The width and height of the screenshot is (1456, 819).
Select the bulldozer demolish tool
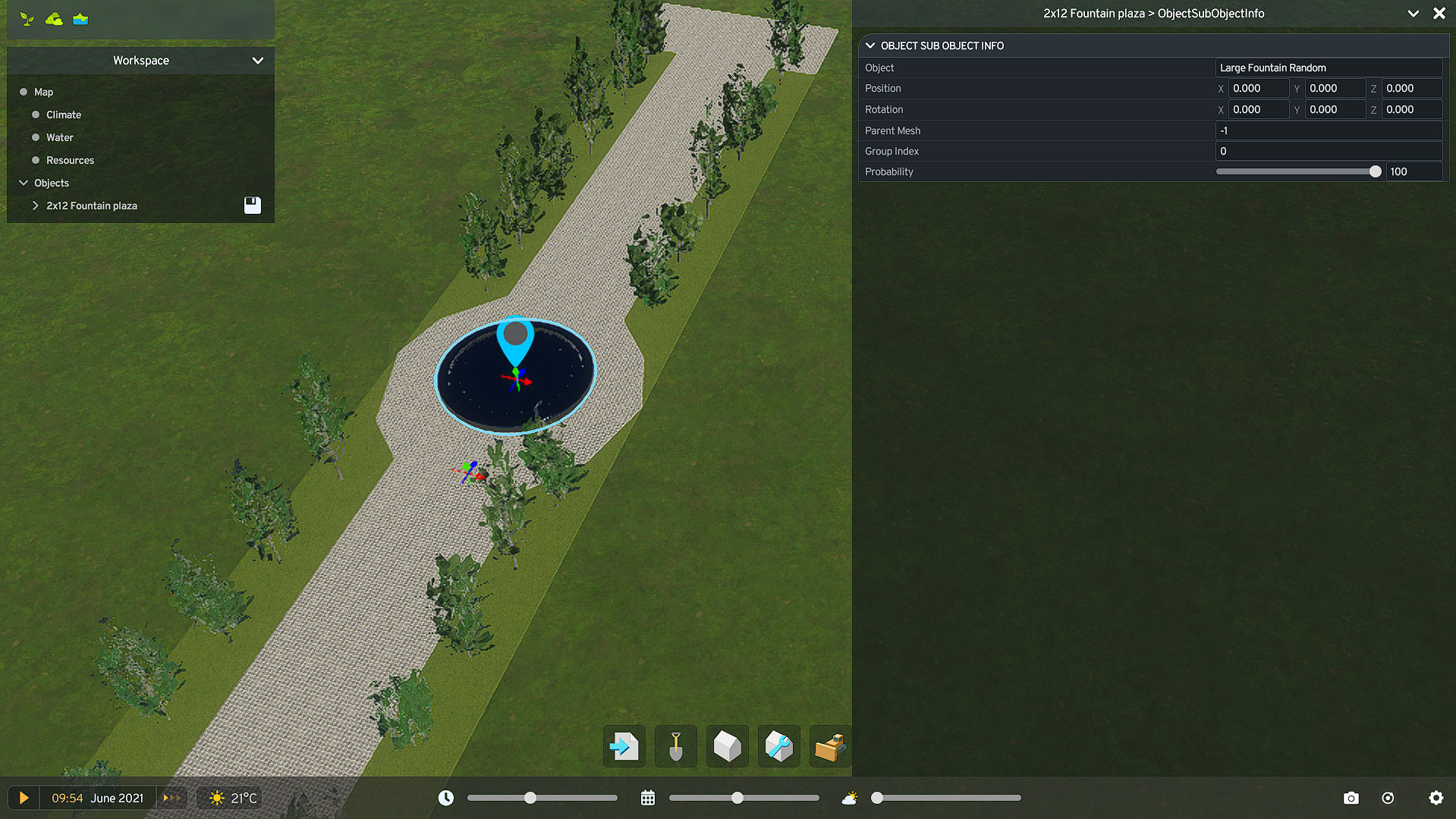[830, 746]
